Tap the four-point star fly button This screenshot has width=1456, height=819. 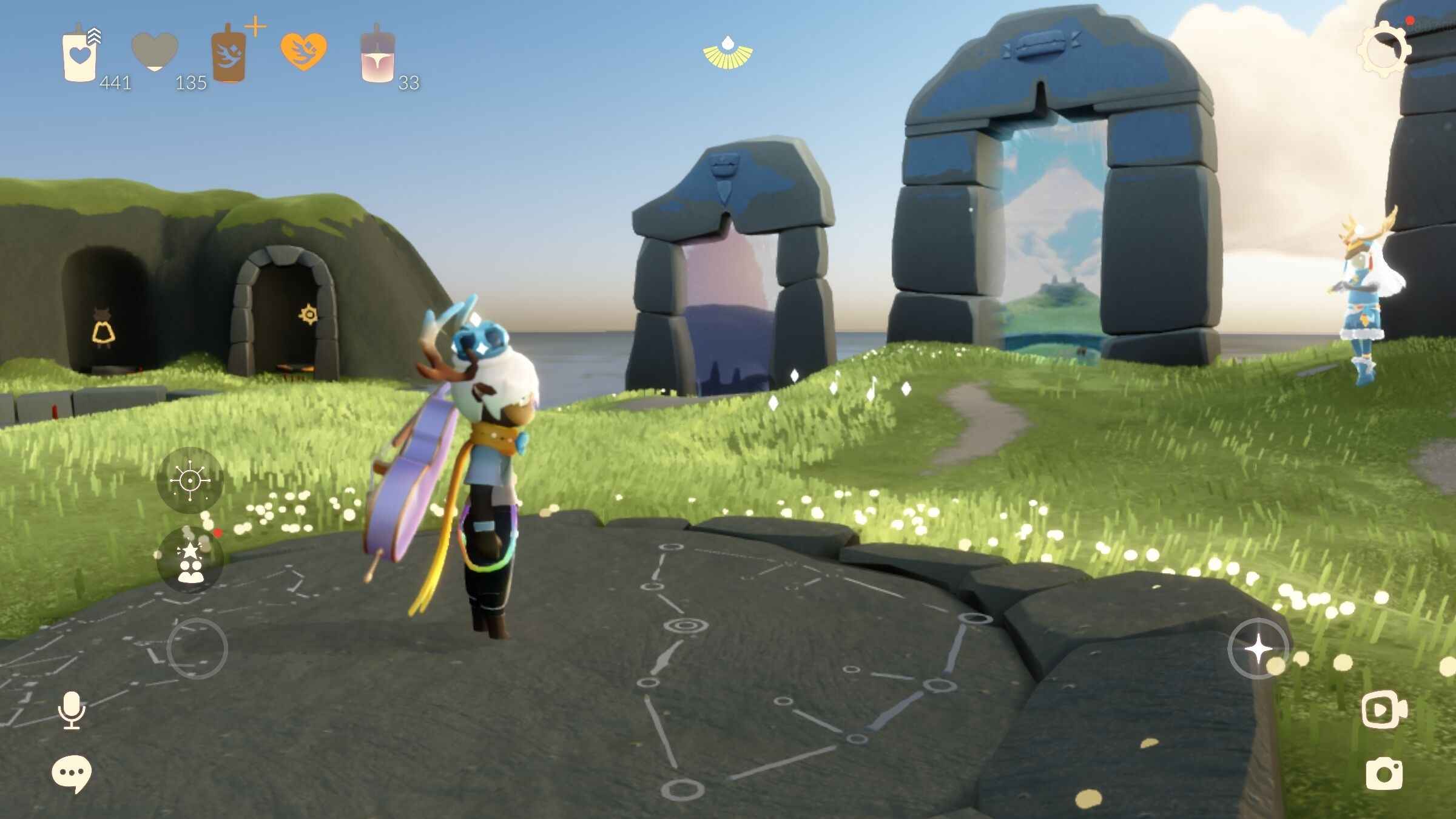1258,649
